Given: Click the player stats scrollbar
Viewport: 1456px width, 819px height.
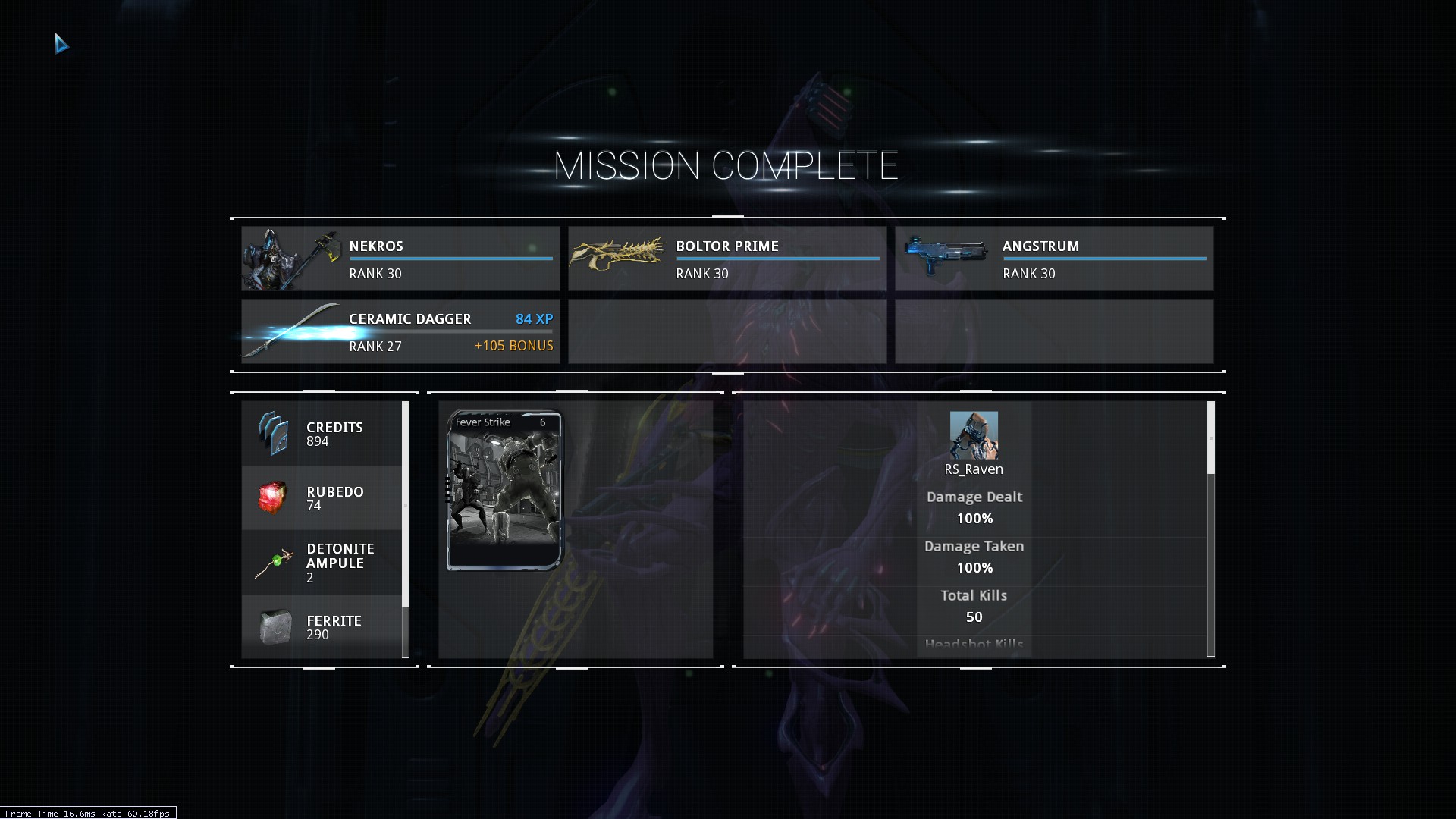Looking at the screenshot, I should coord(1210,438).
